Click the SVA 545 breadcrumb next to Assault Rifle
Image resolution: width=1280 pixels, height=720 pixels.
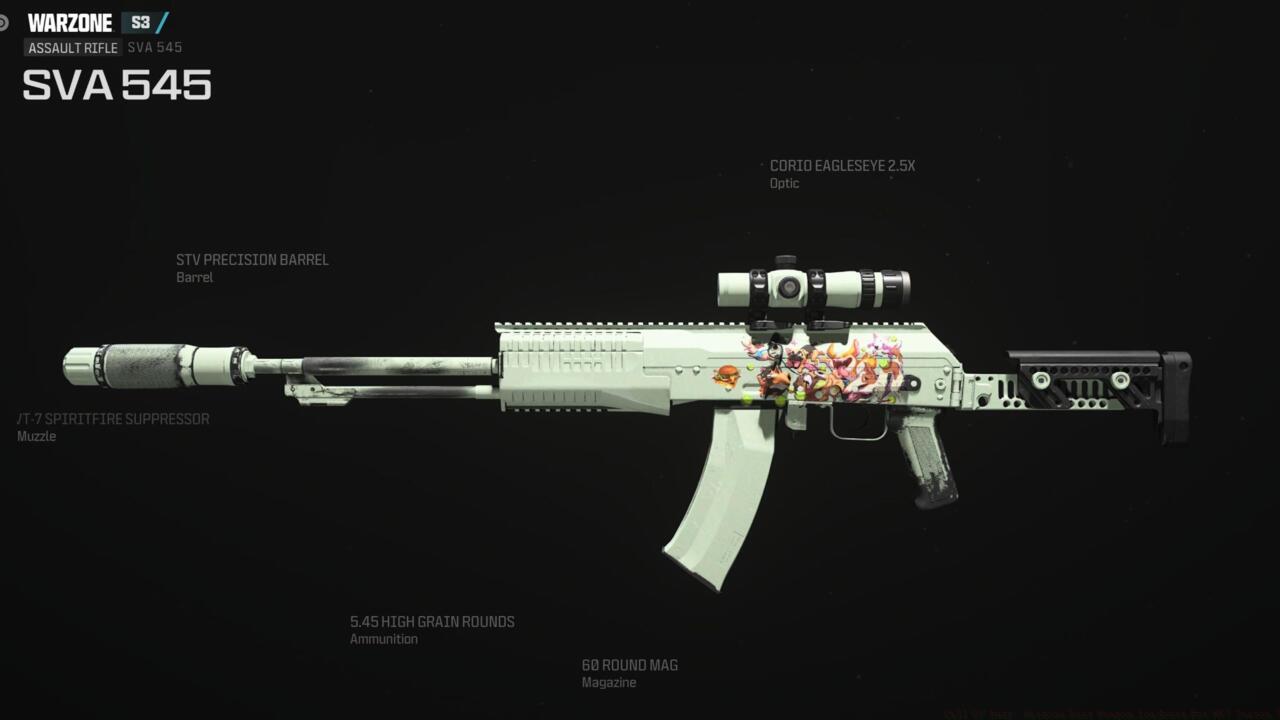coord(155,47)
